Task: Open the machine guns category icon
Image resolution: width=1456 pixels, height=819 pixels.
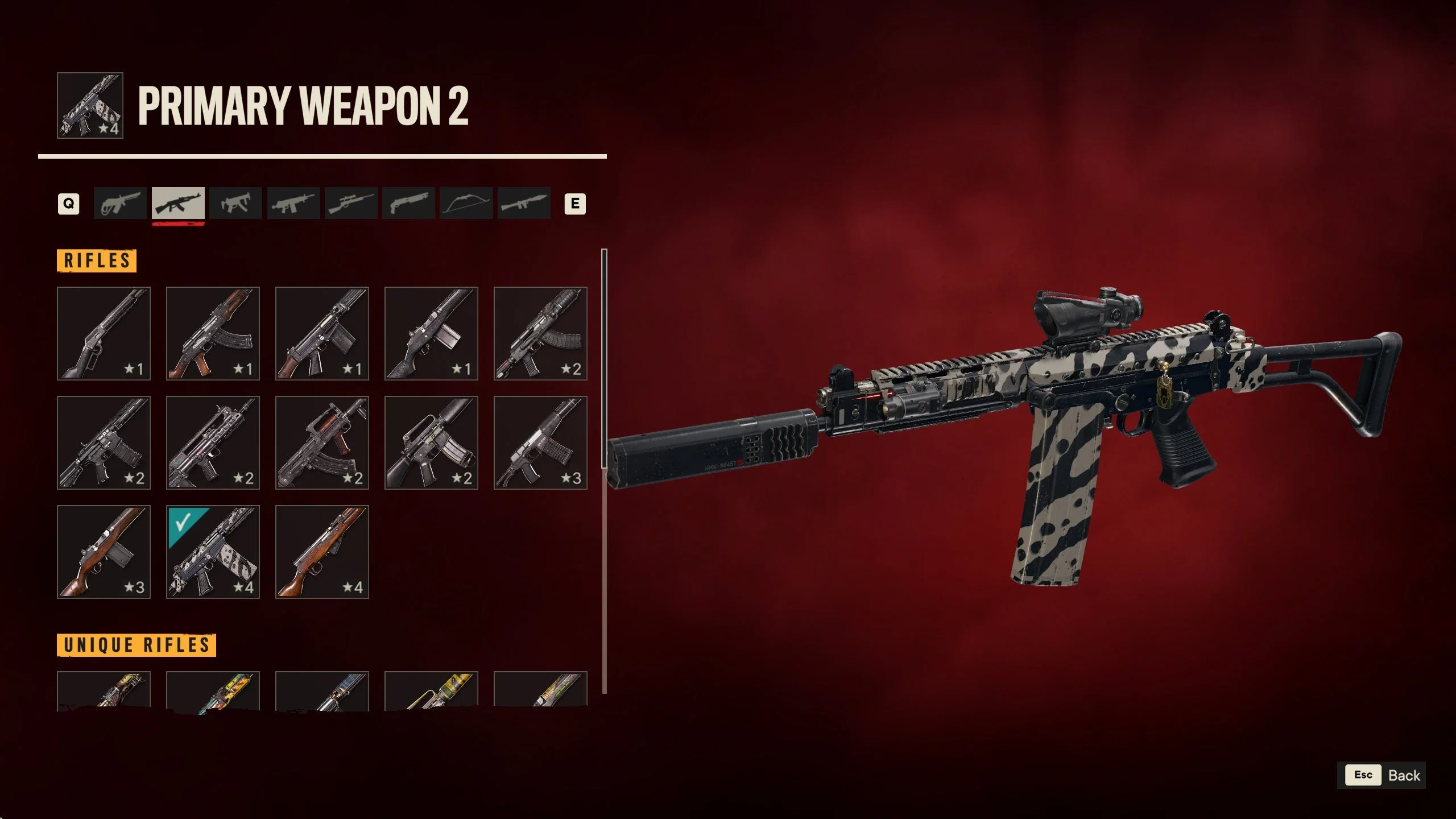Action: point(293,204)
